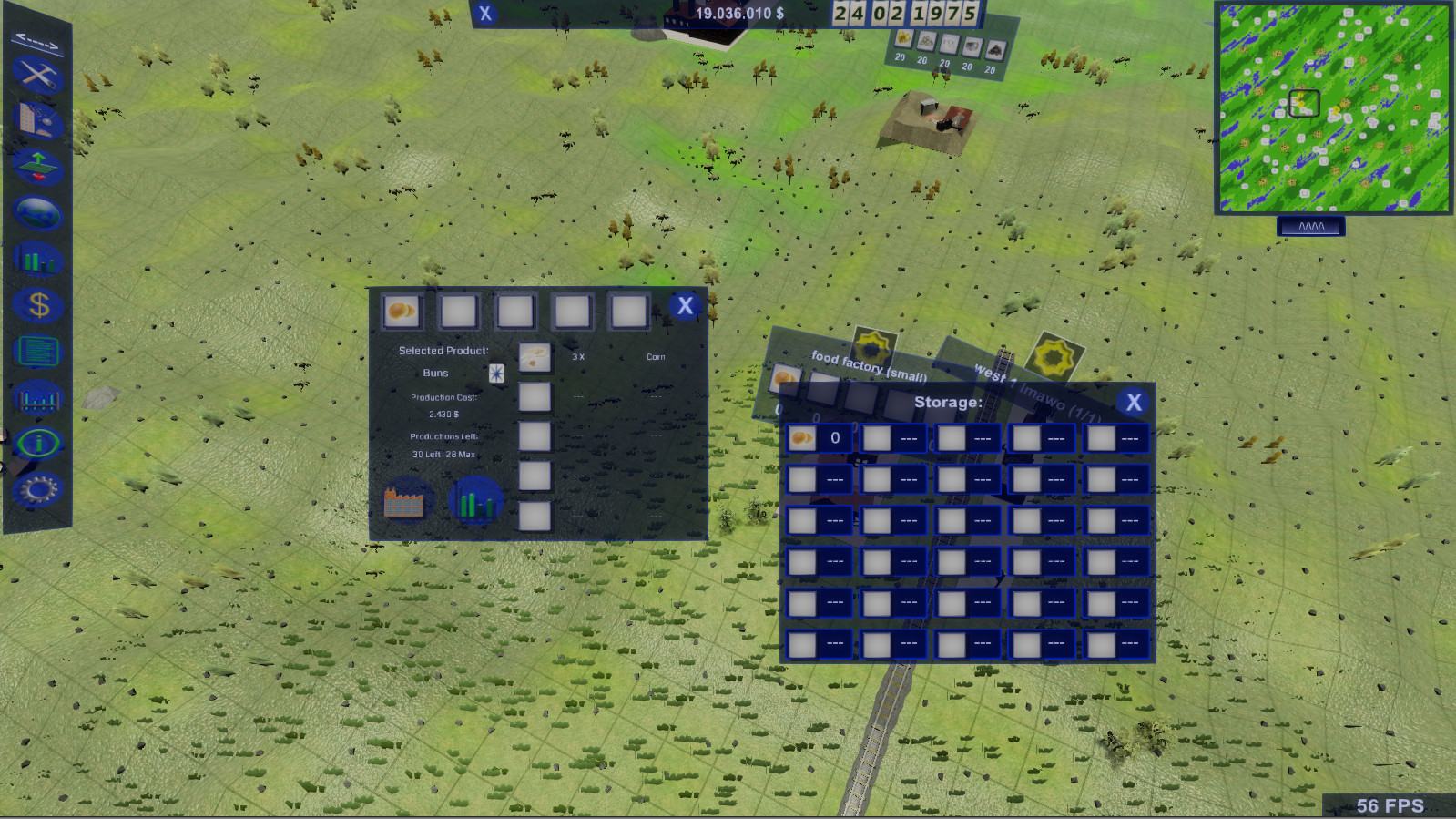Open production panel's bar chart statistics
This screenshot has width=1456, height=819.
pos(475,501)
